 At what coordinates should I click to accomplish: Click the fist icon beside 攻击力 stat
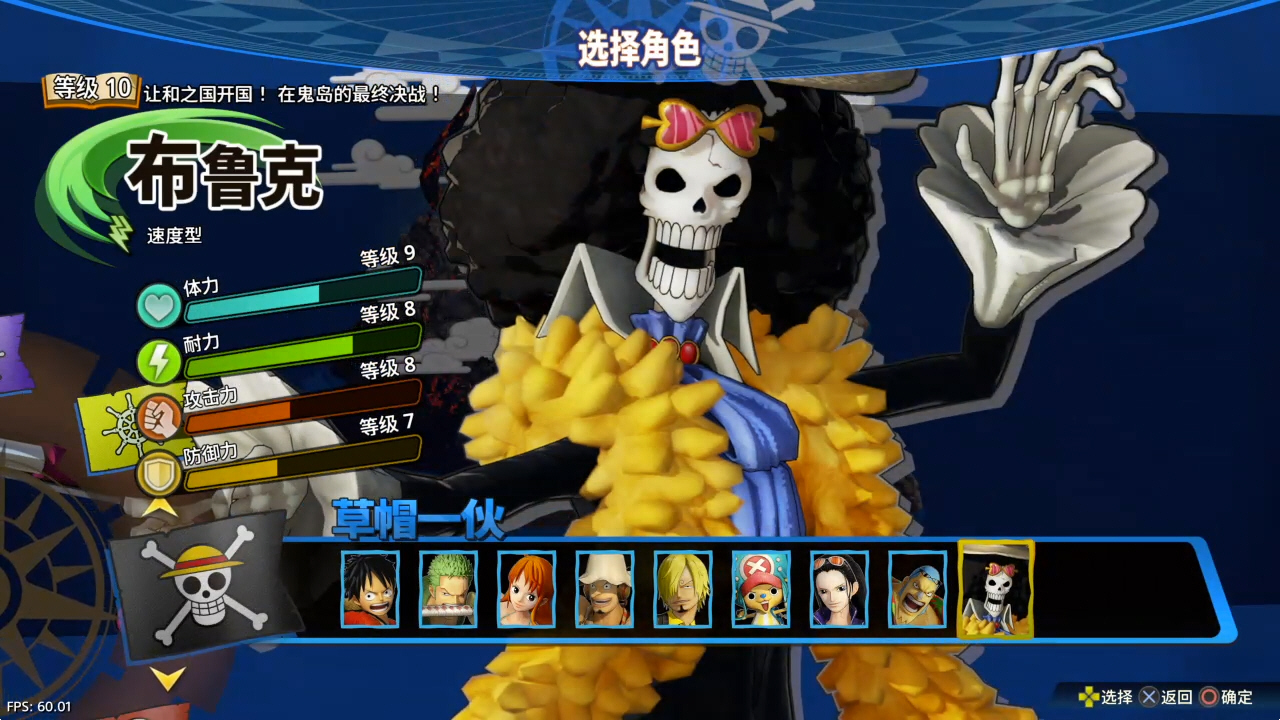(x=159, y=417)
